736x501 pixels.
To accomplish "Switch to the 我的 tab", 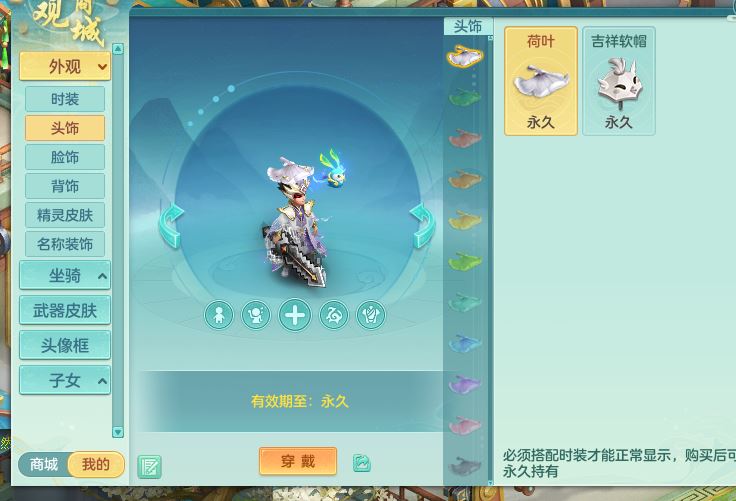I will coord(96,465).
